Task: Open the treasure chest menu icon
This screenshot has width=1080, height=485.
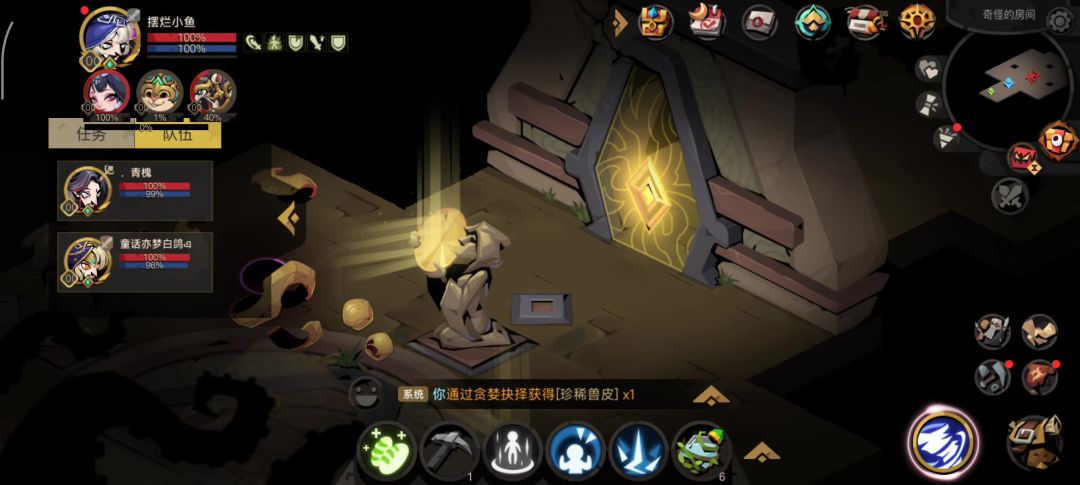Action: pos(656,21)
